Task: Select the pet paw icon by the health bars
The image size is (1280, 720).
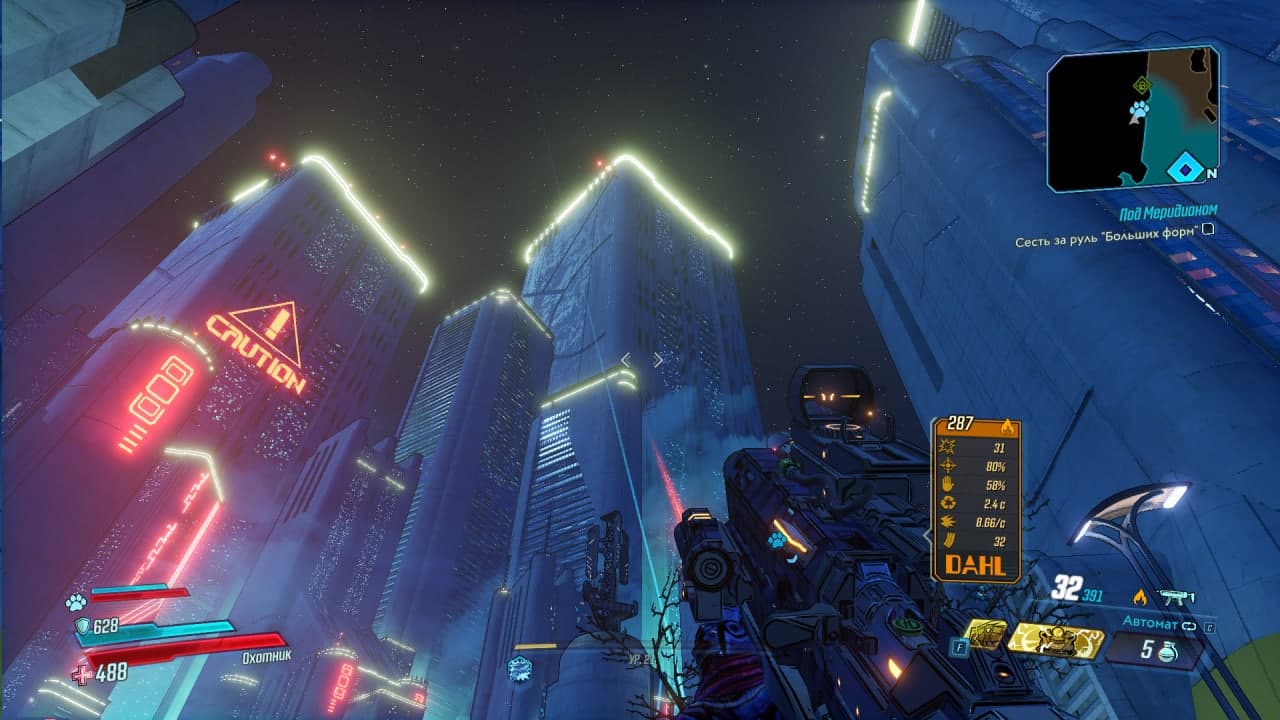Action: coord(75,602)
